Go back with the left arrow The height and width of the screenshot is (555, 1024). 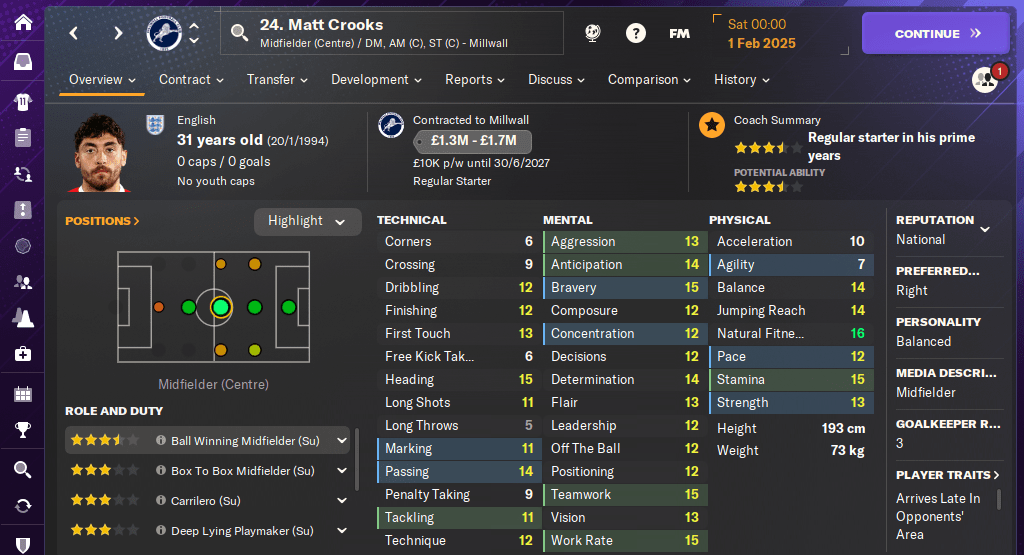(x=74, y=33)
